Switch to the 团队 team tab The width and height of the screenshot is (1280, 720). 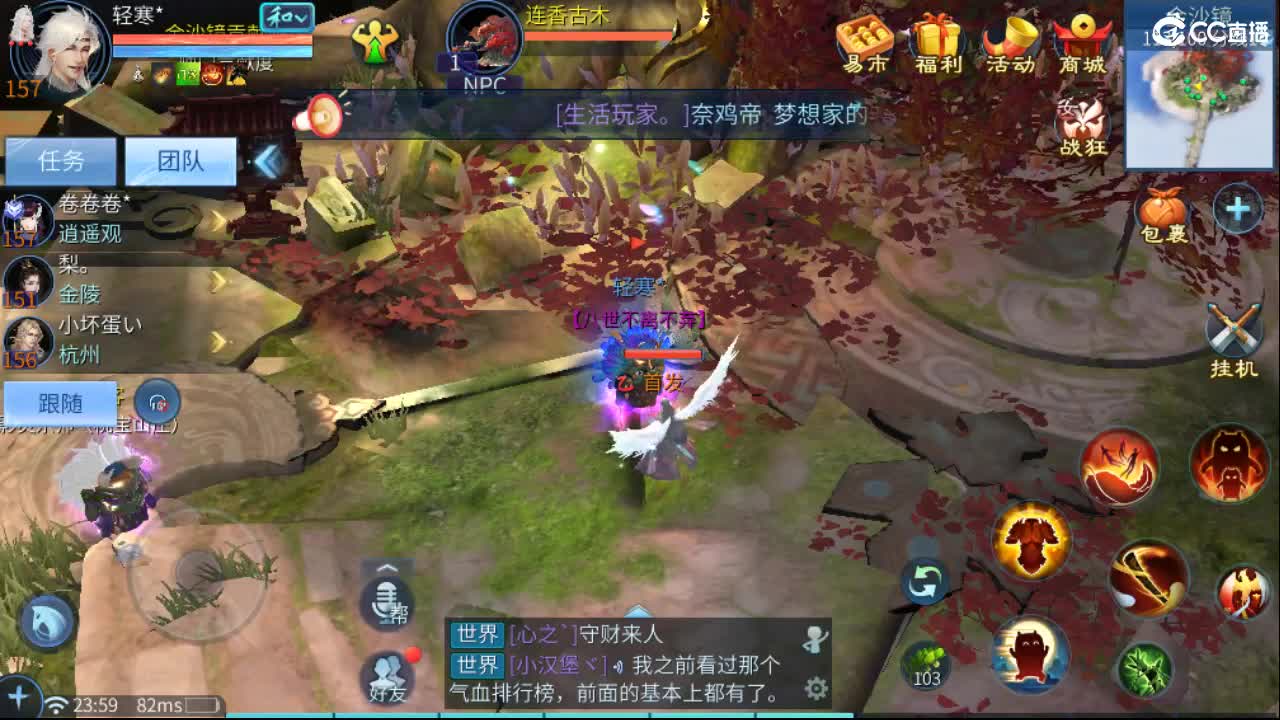[x=183, y=161]
